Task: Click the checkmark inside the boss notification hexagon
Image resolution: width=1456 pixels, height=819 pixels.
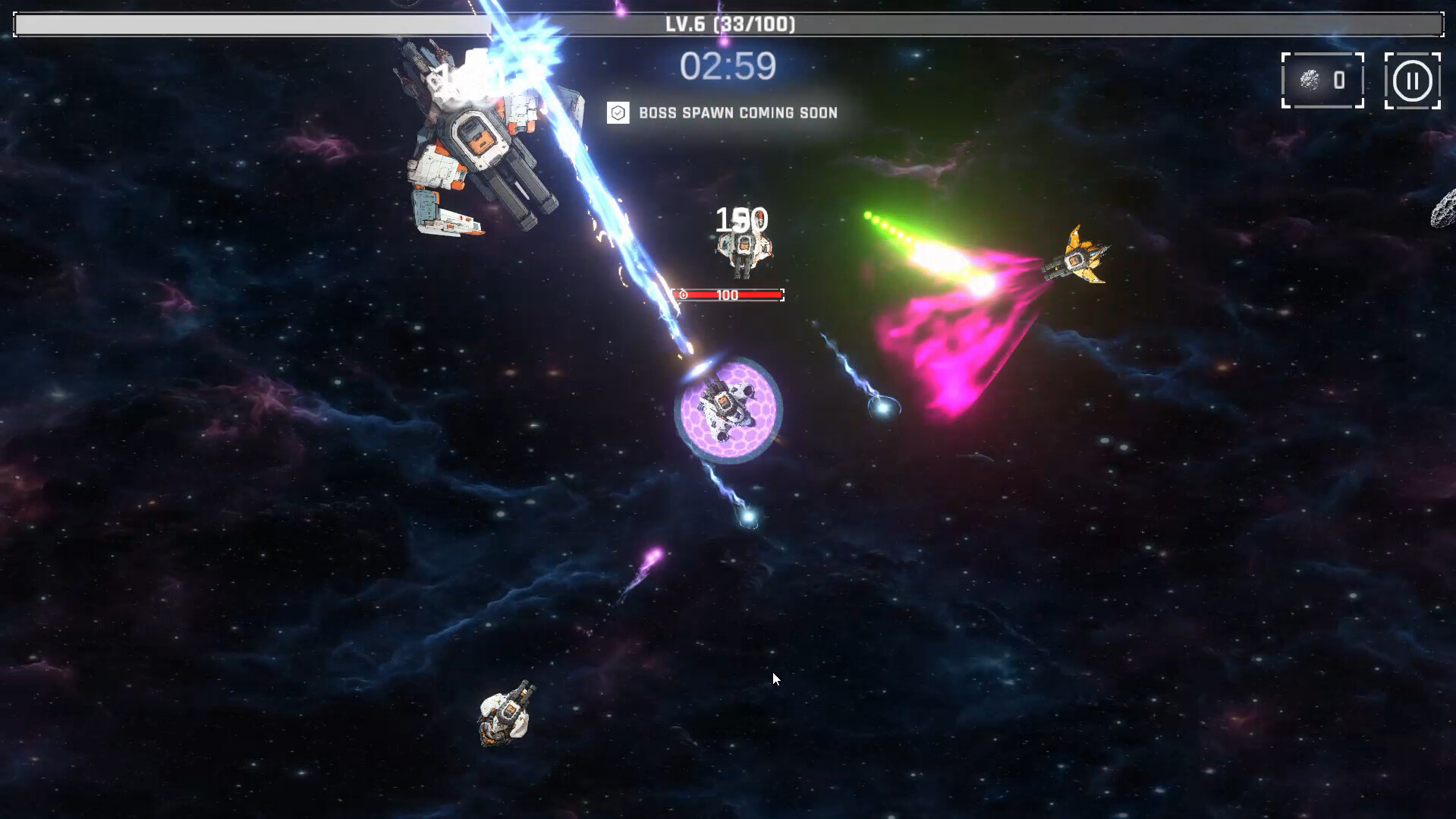Action: tap(618, 112)
